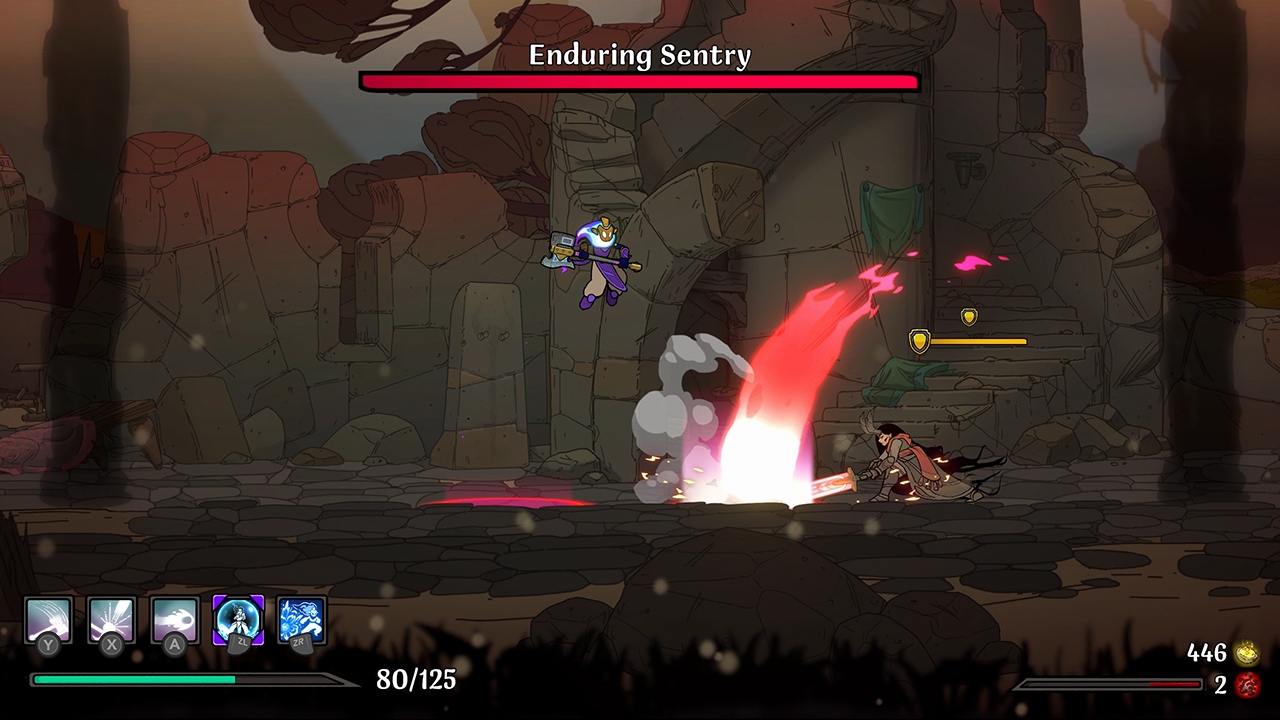Click the shield icon beside the yellow bar

tap(919, 340)
